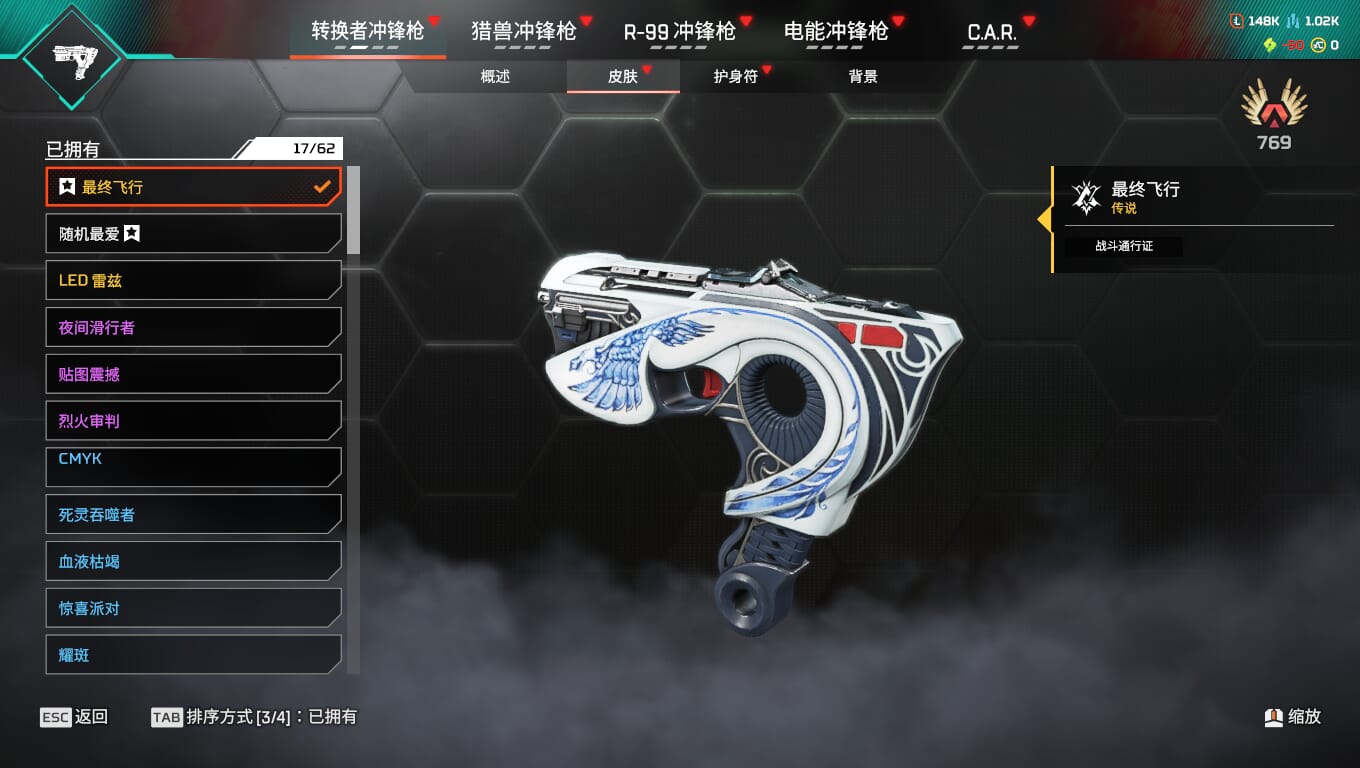Equip the LED 雷兹 skin
The height and width of the screenshot is (768, 1360).
tap(193, 281)
